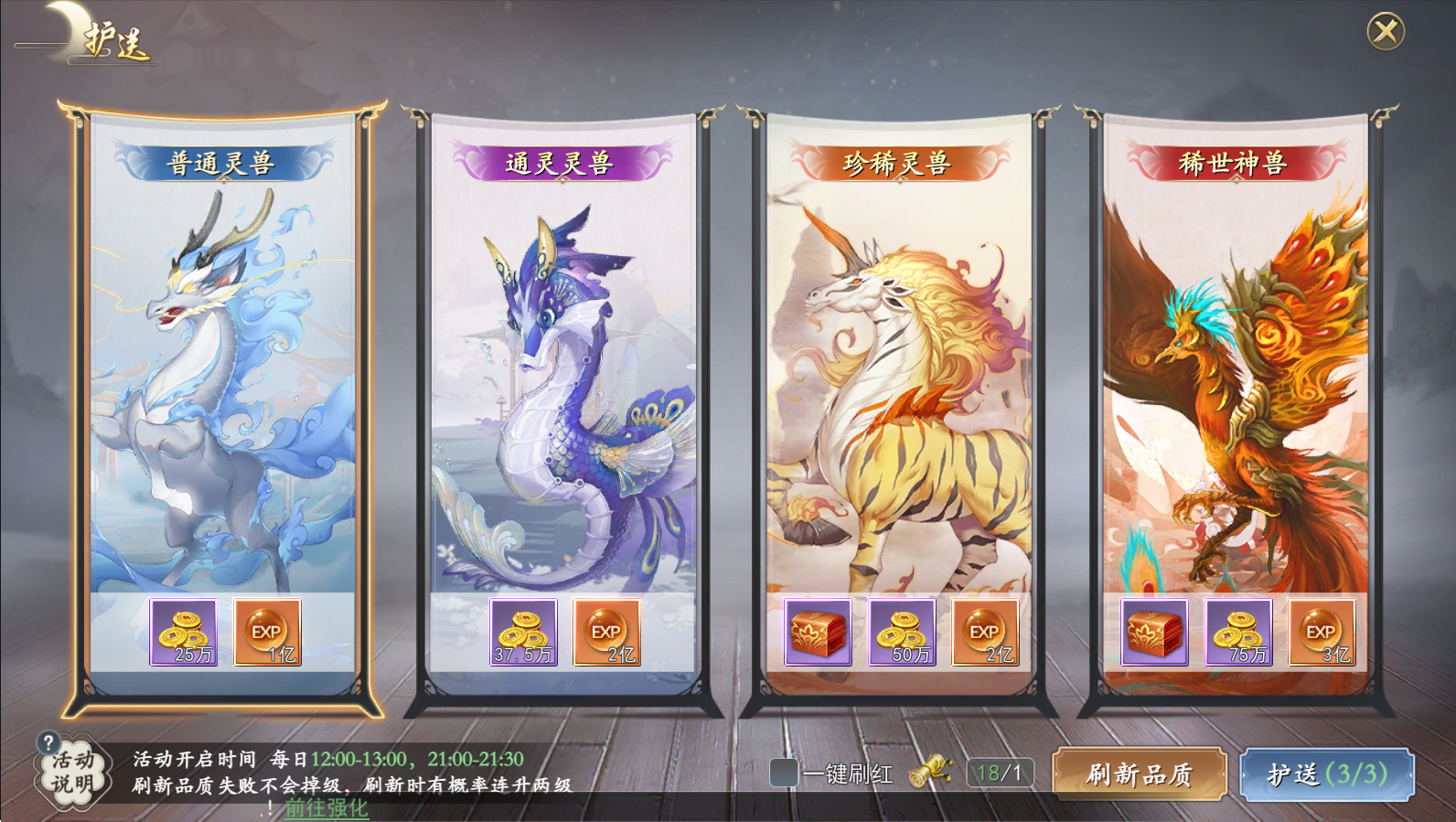View the 37.5万 coin reward
Screen dimensions: 1456x822
coord(523,632)
